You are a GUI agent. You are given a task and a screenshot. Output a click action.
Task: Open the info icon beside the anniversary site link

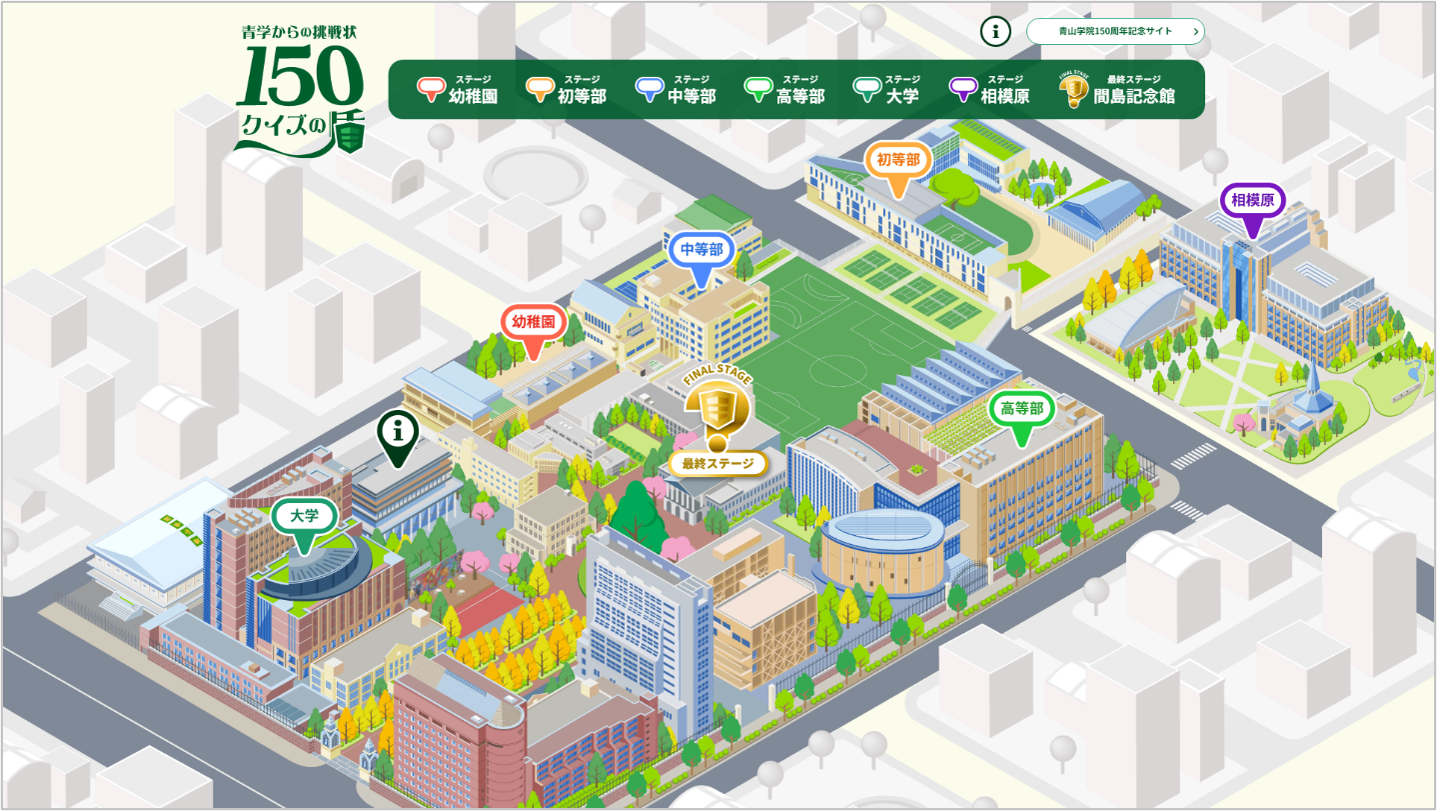pos(995,31)
